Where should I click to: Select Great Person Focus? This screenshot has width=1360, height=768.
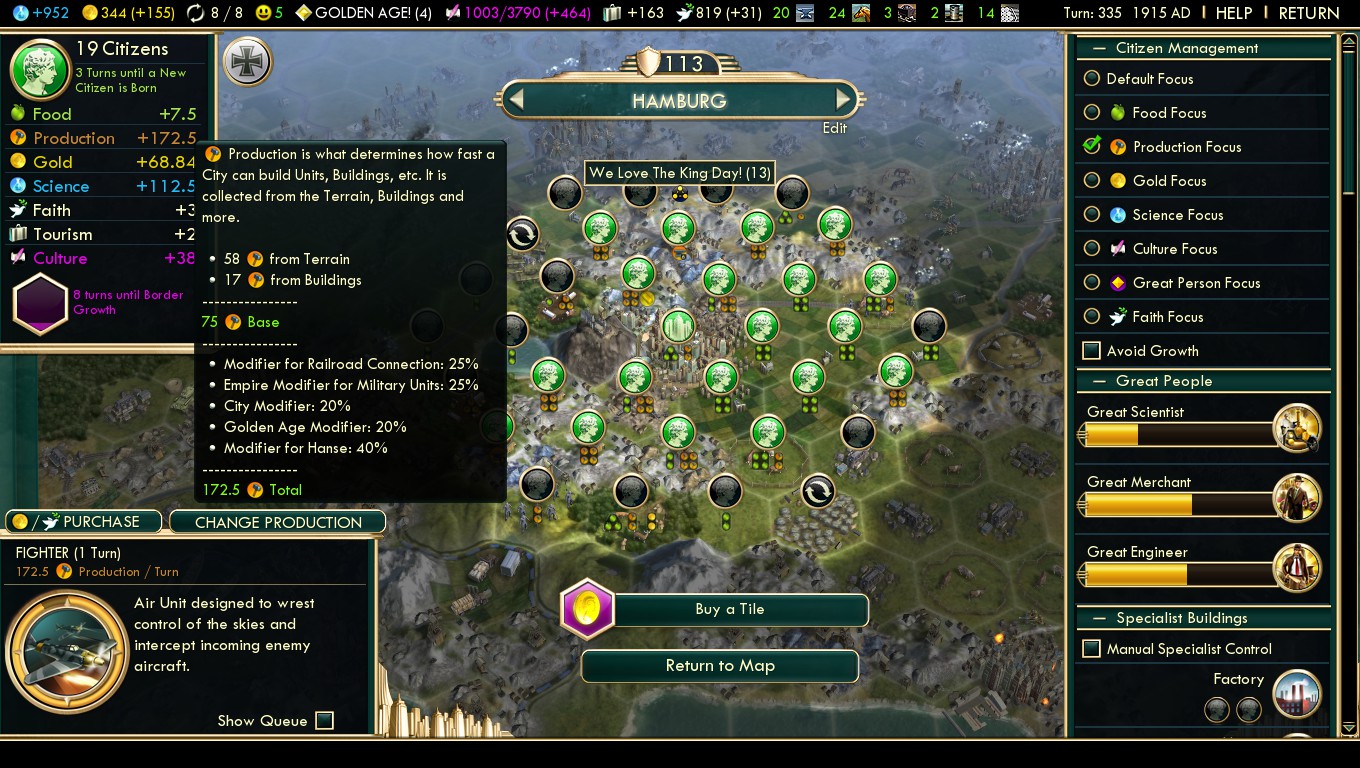pos(1092,283)
